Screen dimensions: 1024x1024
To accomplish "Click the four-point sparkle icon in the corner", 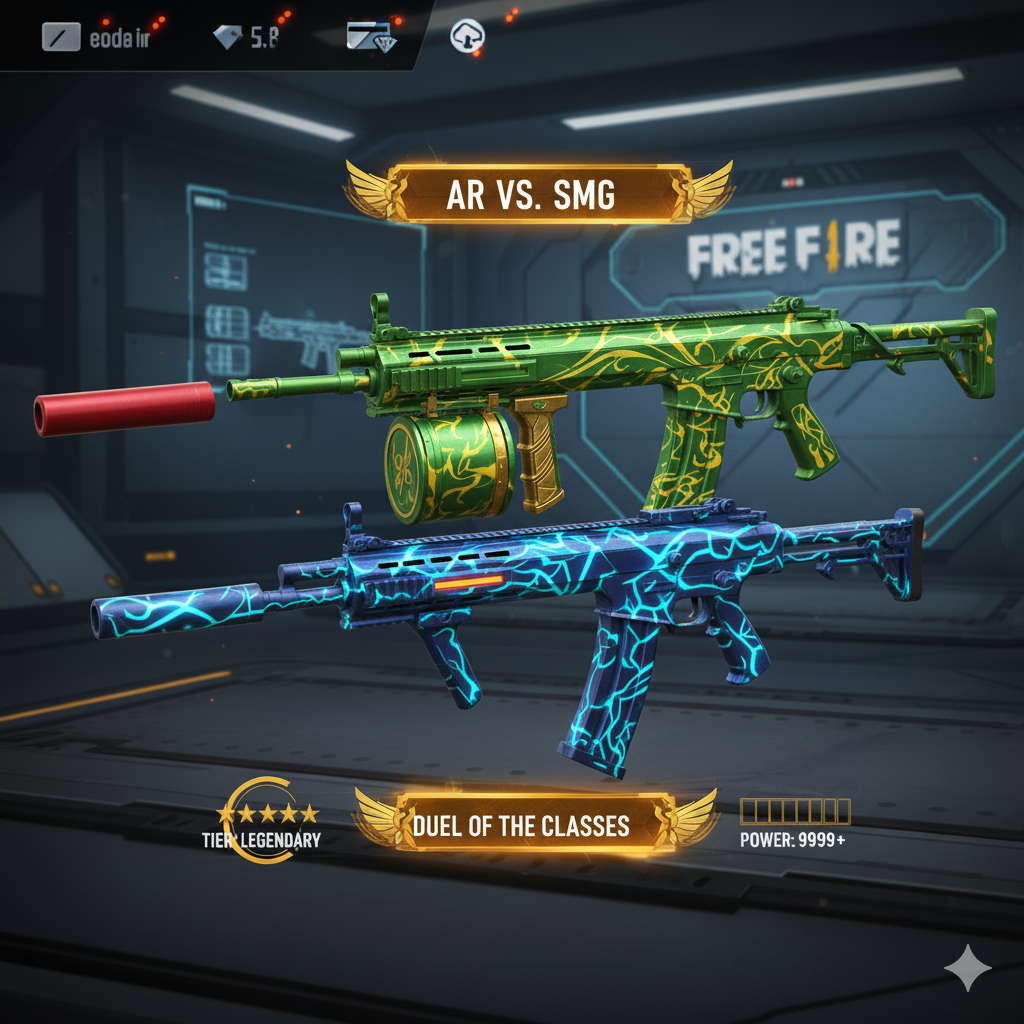I will (x=968, y=968).
